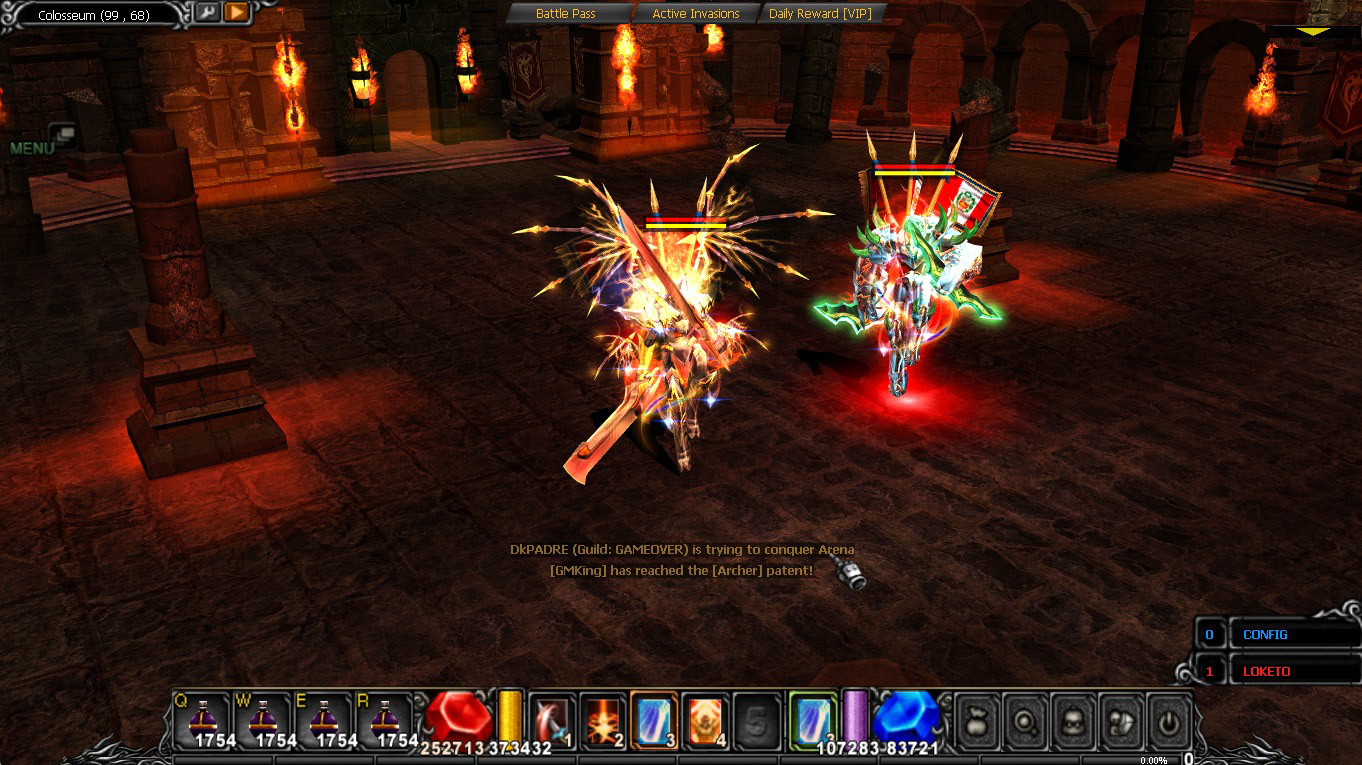Open the Battle Pass tab

pyautogui.click(x=566, y=14)
